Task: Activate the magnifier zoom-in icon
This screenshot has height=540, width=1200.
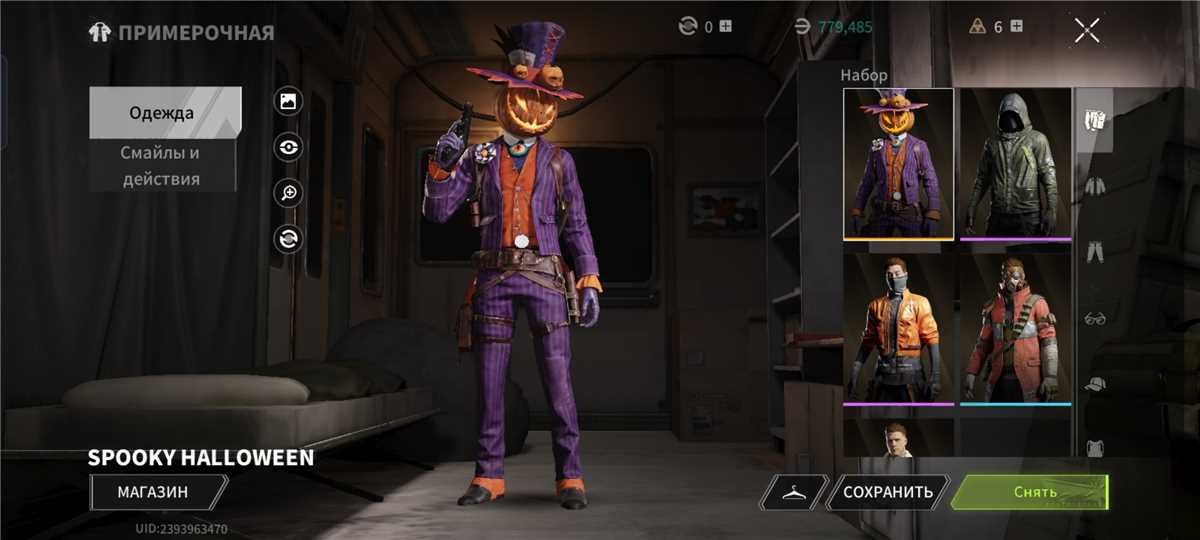Action: 288,193
